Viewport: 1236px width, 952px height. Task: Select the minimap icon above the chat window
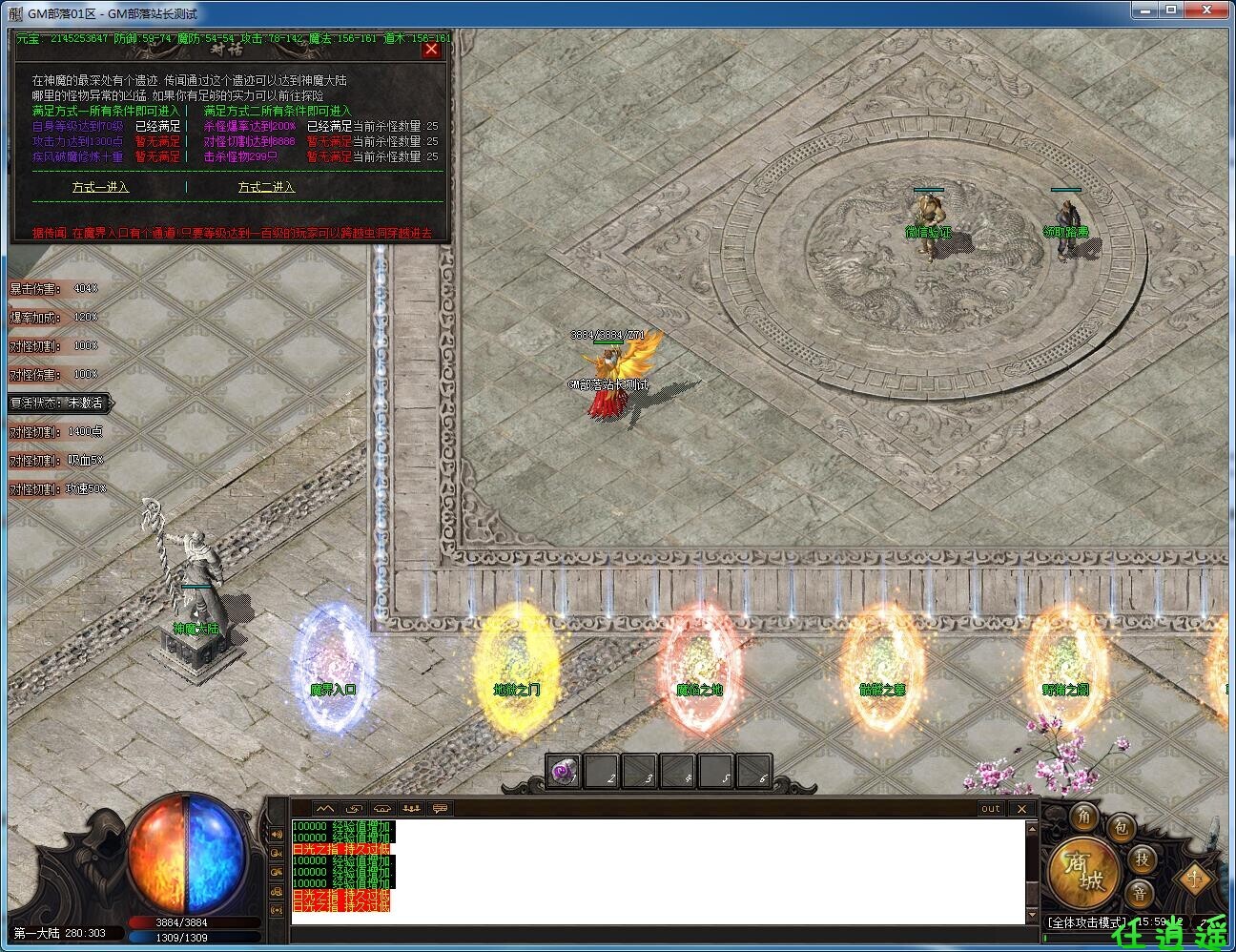tap(326, 808)
